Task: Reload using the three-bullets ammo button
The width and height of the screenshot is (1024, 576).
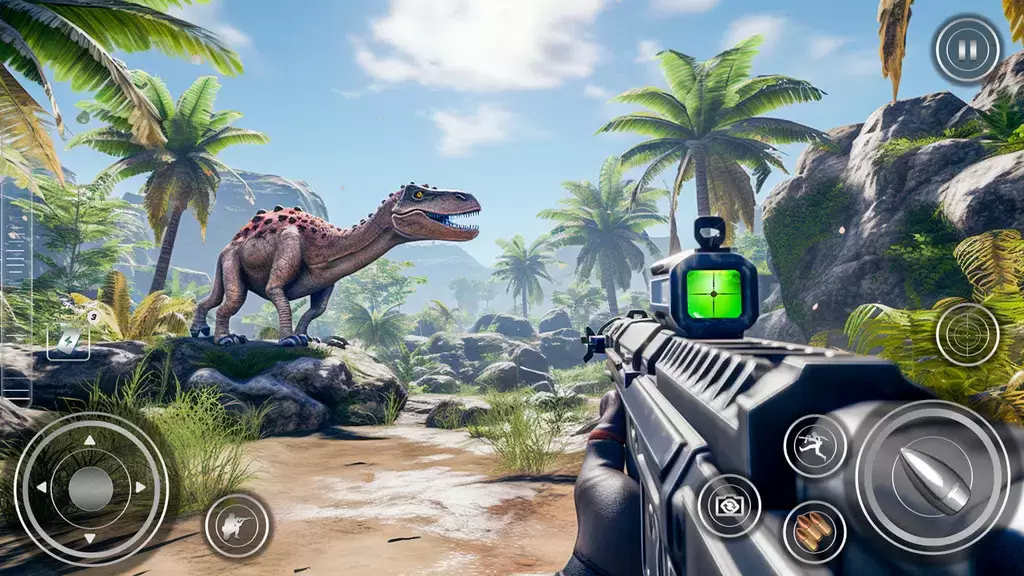Action: click(x=814, y=532)
